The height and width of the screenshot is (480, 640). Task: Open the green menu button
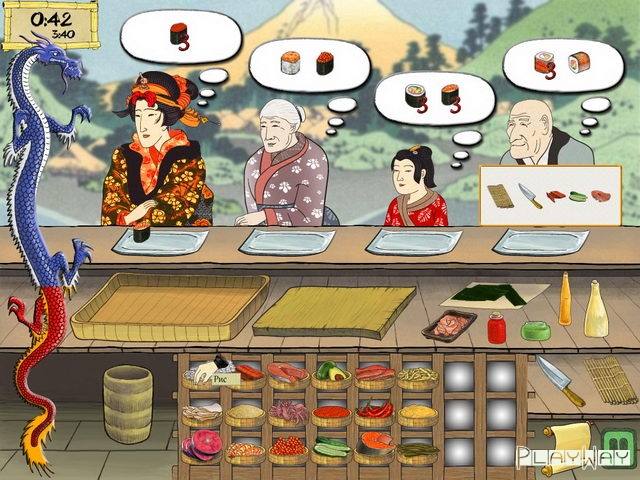(619, 441)
